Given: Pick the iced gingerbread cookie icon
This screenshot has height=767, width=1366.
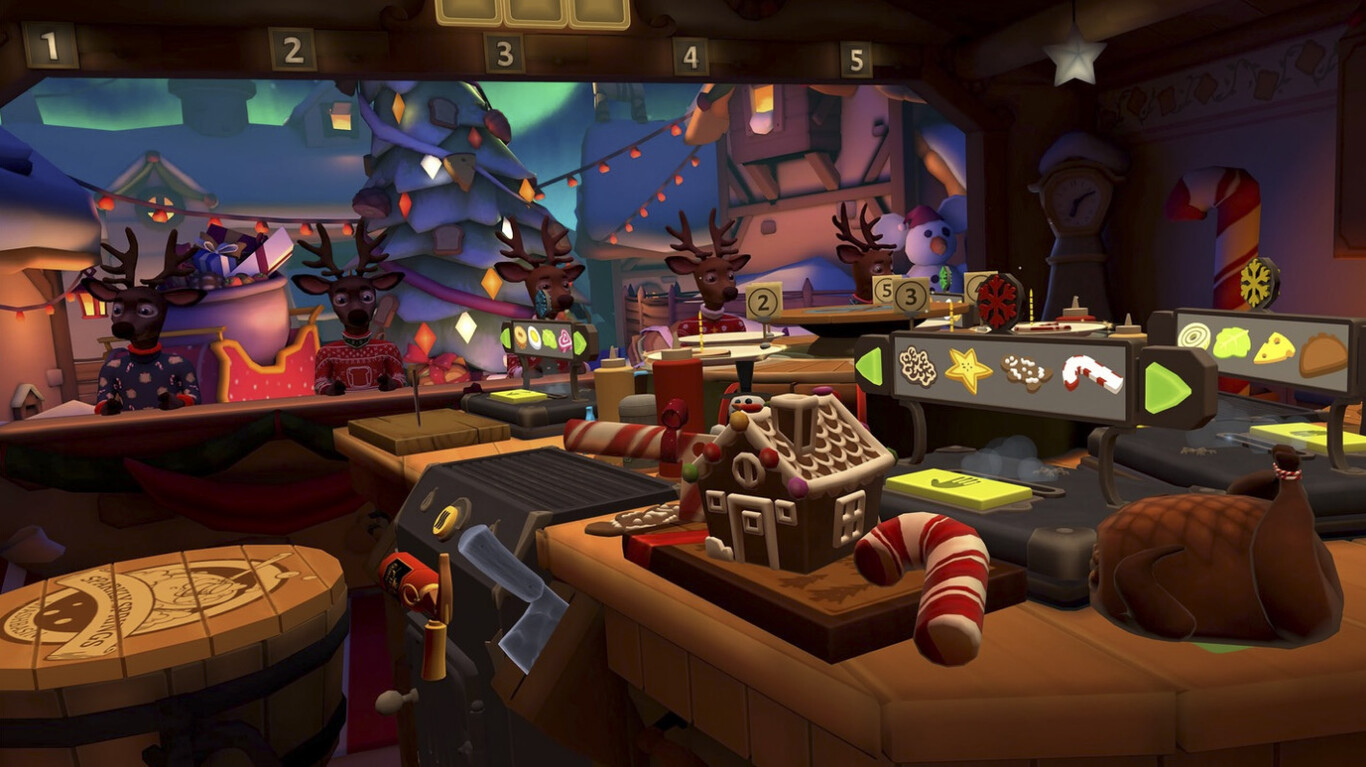Looking at the screenshot, I should (1026, 374).
